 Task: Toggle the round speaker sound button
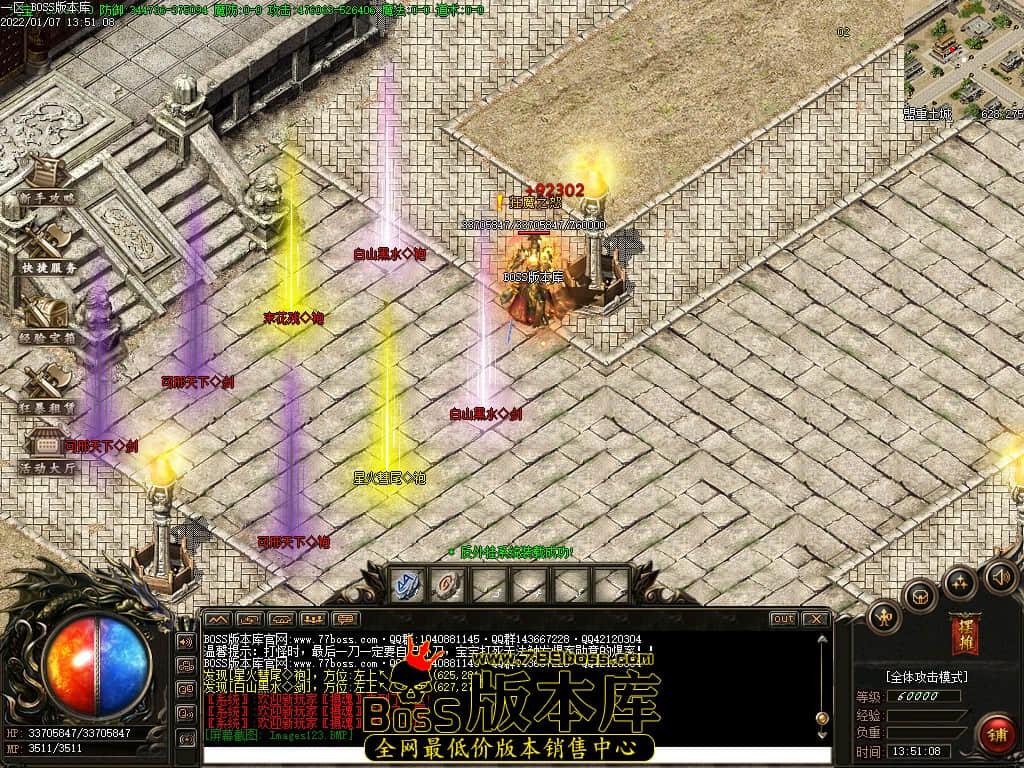pos(1000,576)
